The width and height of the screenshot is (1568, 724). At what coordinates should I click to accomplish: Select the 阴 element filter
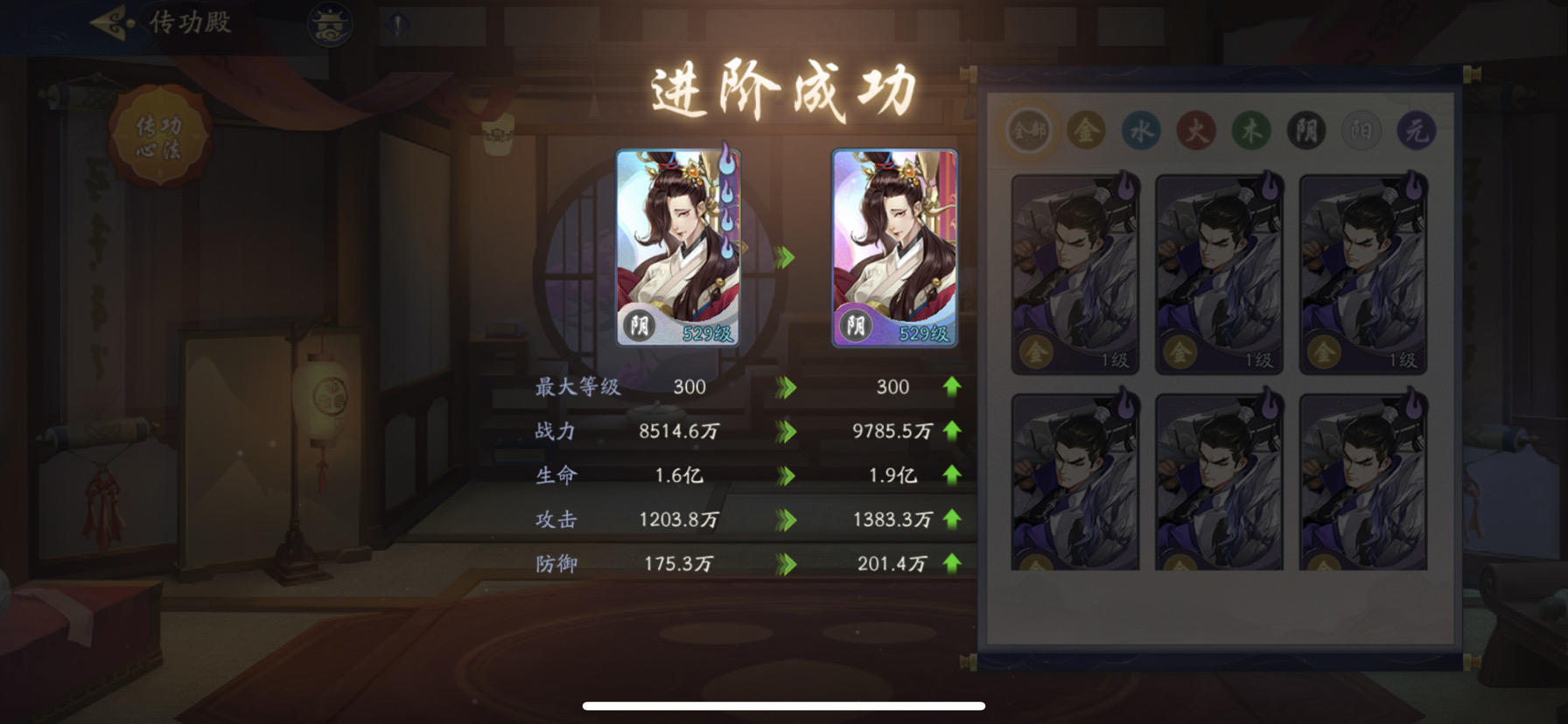[1306, 129]
